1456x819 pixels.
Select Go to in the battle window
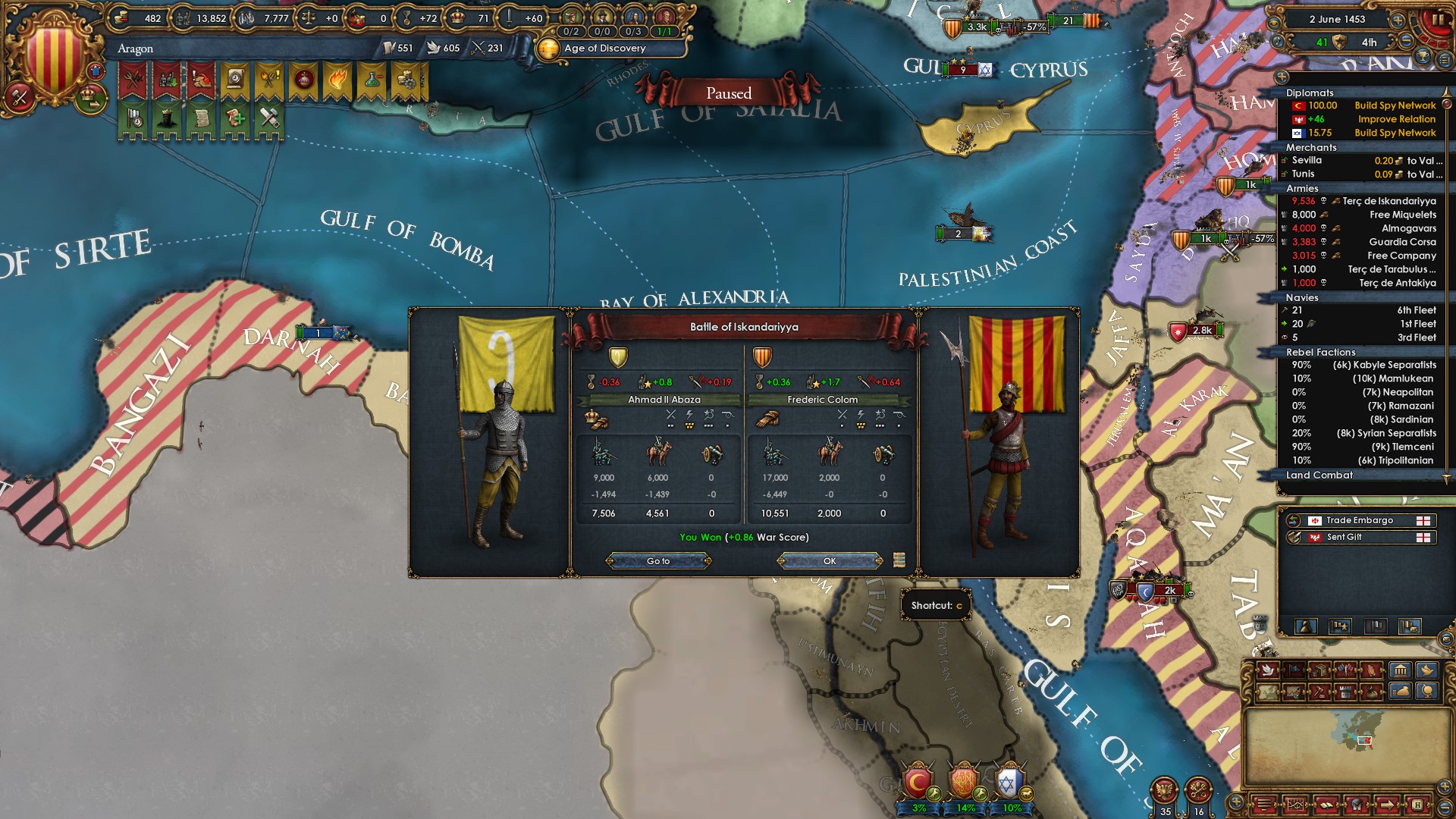(x=658, y=561)
